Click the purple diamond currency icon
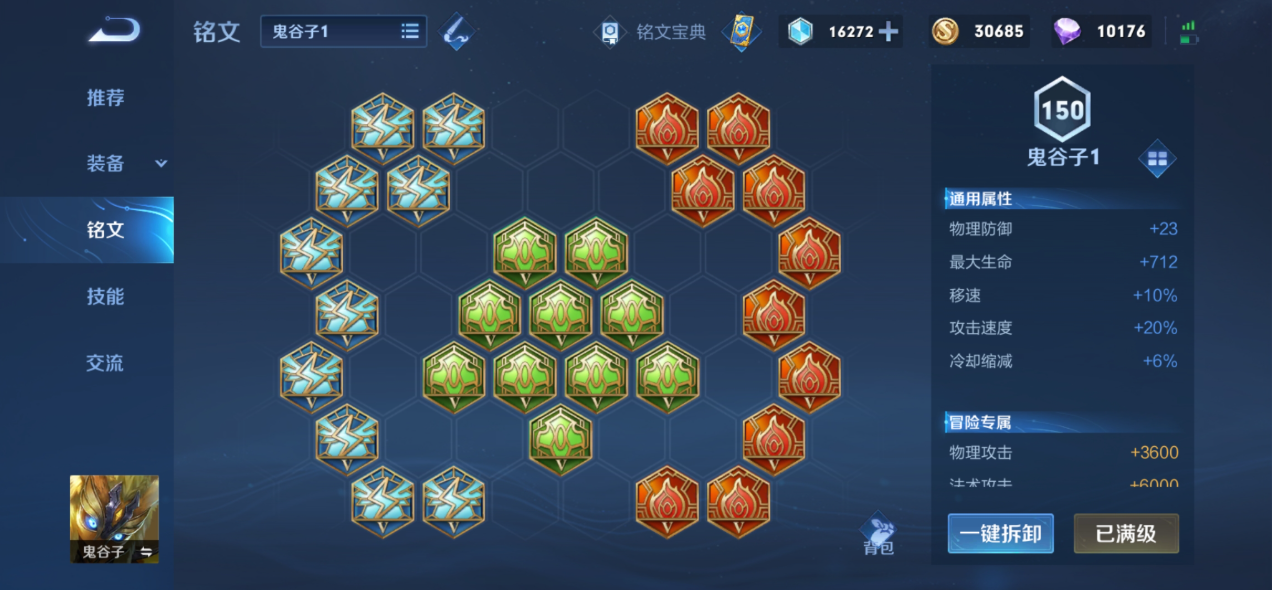The width and height of the screenshot is (1272, 590). coord(1067,32)
